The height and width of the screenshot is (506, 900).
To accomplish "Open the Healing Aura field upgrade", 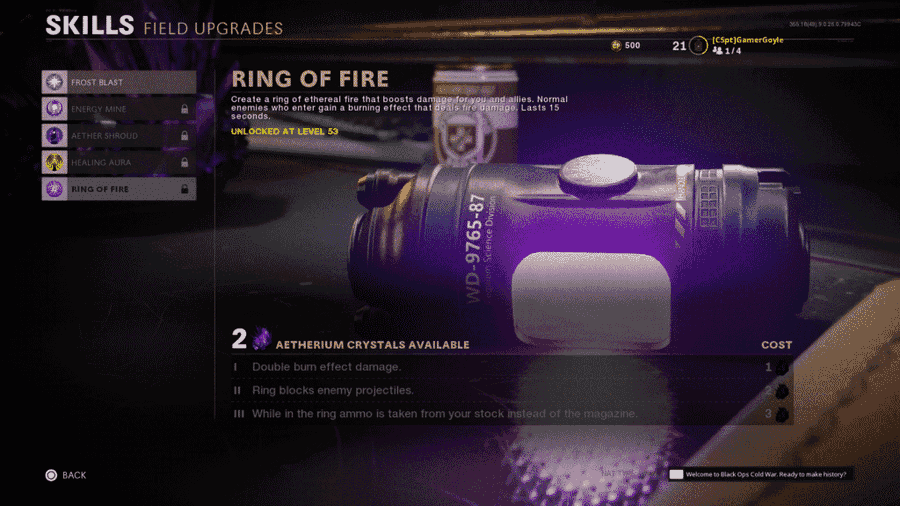I will [x=118, y=162].
